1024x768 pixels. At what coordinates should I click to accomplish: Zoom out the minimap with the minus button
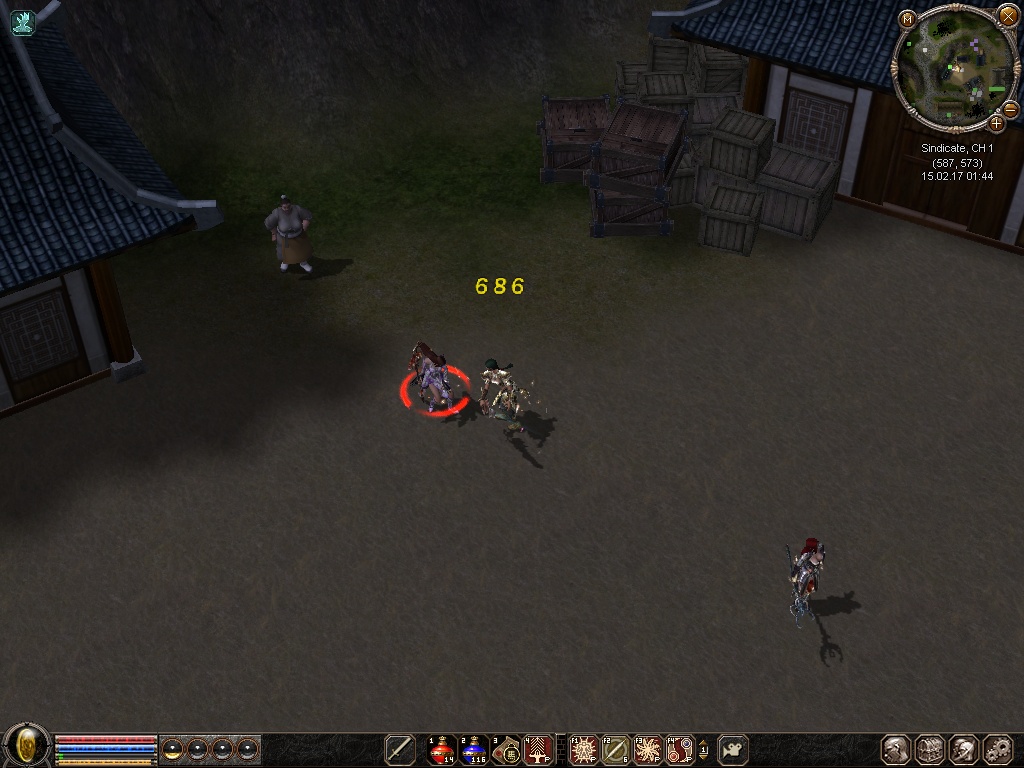click(1010, 109)
